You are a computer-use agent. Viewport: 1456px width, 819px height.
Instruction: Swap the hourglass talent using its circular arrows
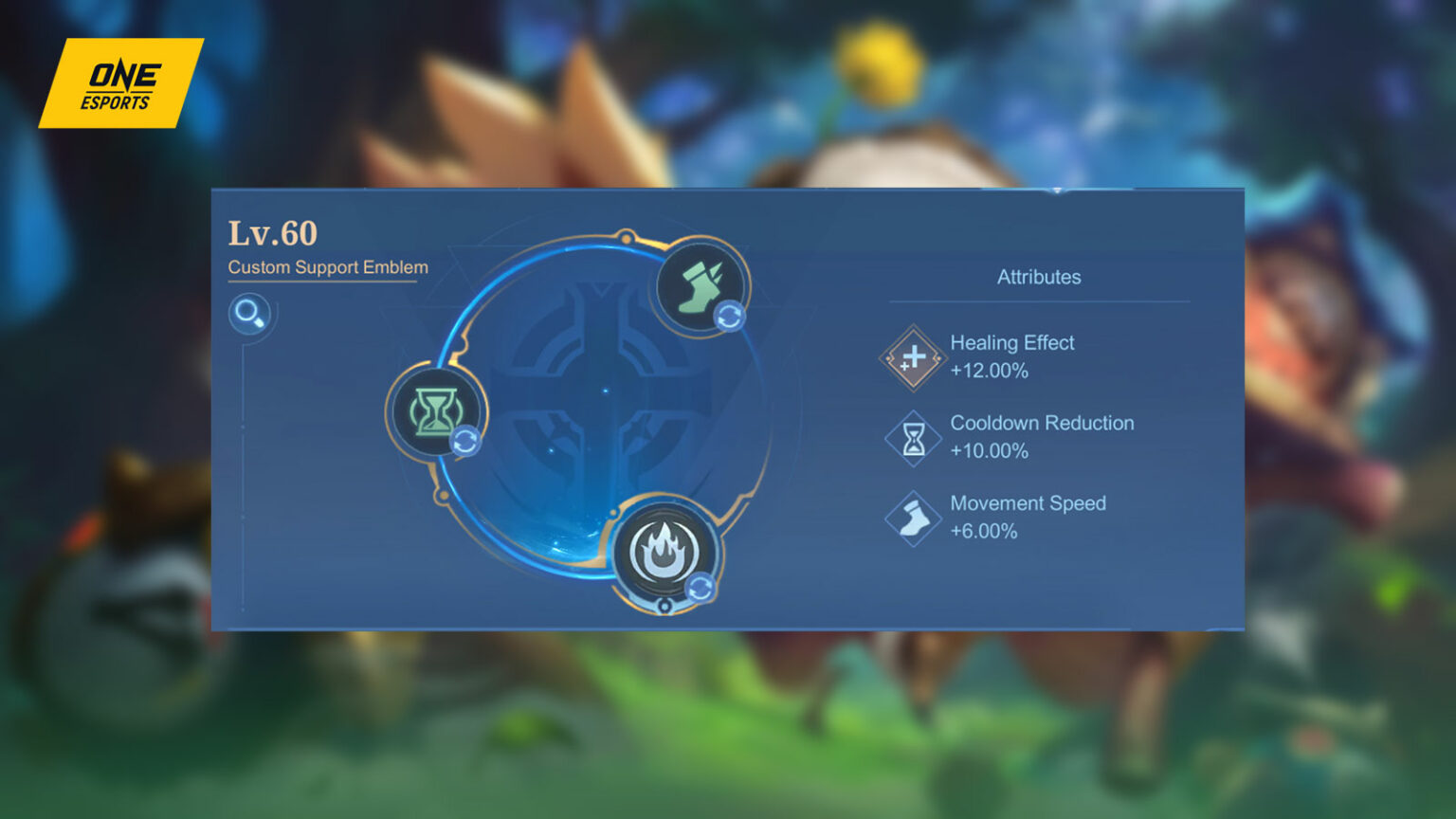(466, 439)
